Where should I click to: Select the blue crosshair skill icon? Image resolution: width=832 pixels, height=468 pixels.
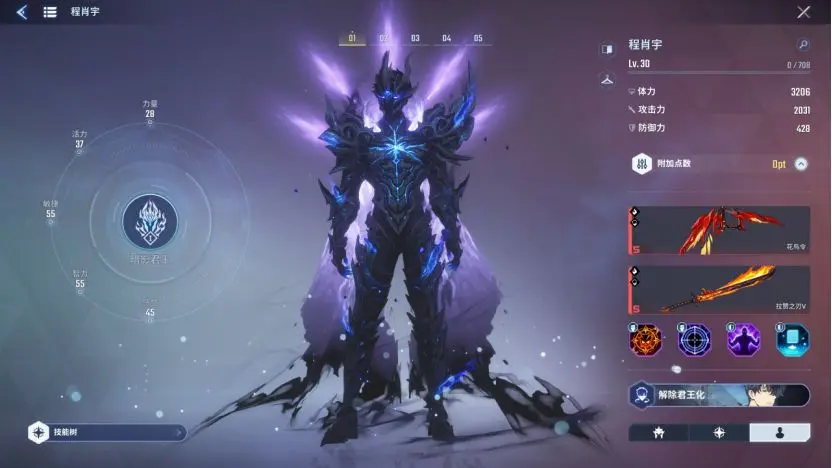695,341
